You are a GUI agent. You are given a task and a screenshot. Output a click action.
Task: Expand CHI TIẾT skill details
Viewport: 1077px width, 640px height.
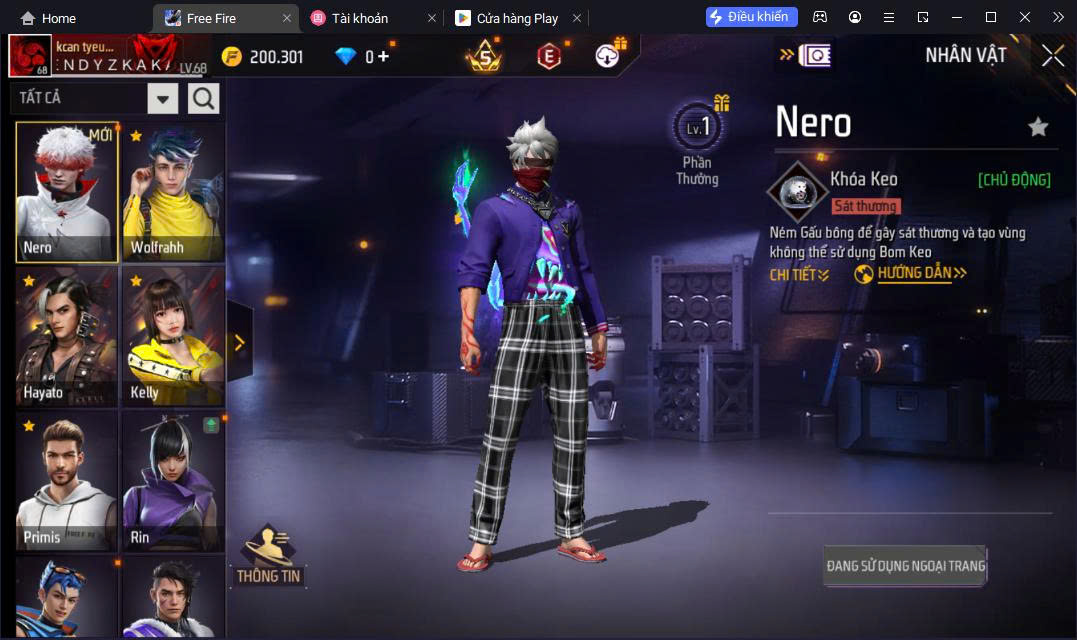799,274
